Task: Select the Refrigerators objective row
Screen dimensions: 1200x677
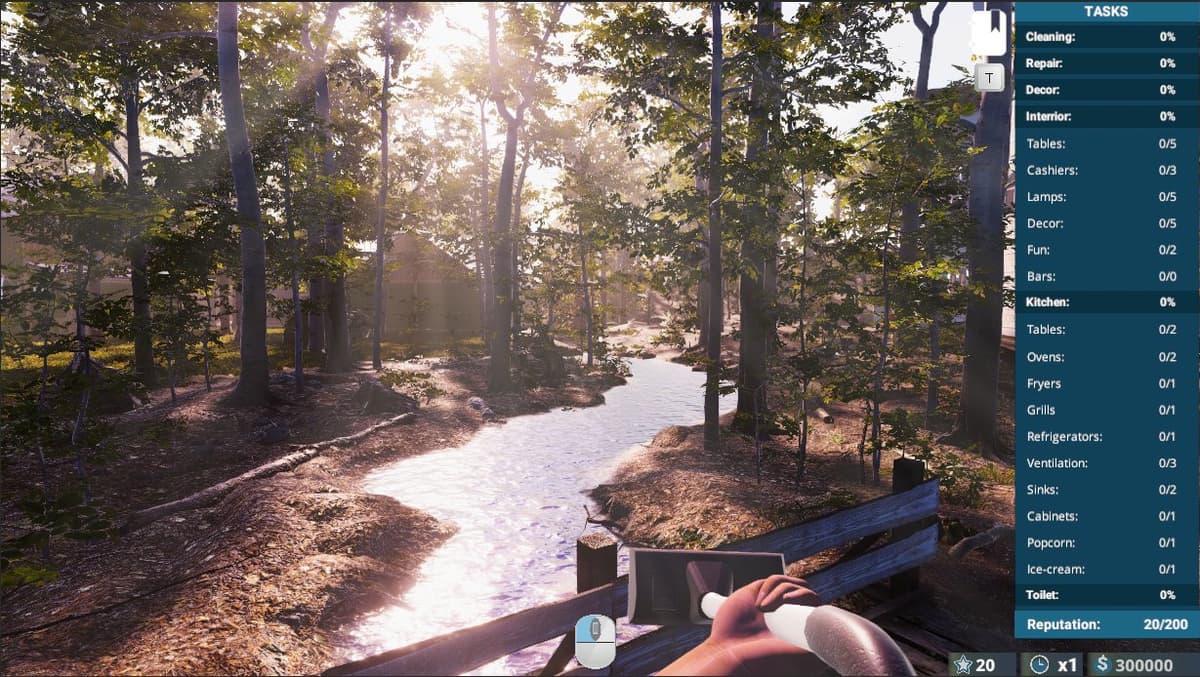Action: point(1106,437)
